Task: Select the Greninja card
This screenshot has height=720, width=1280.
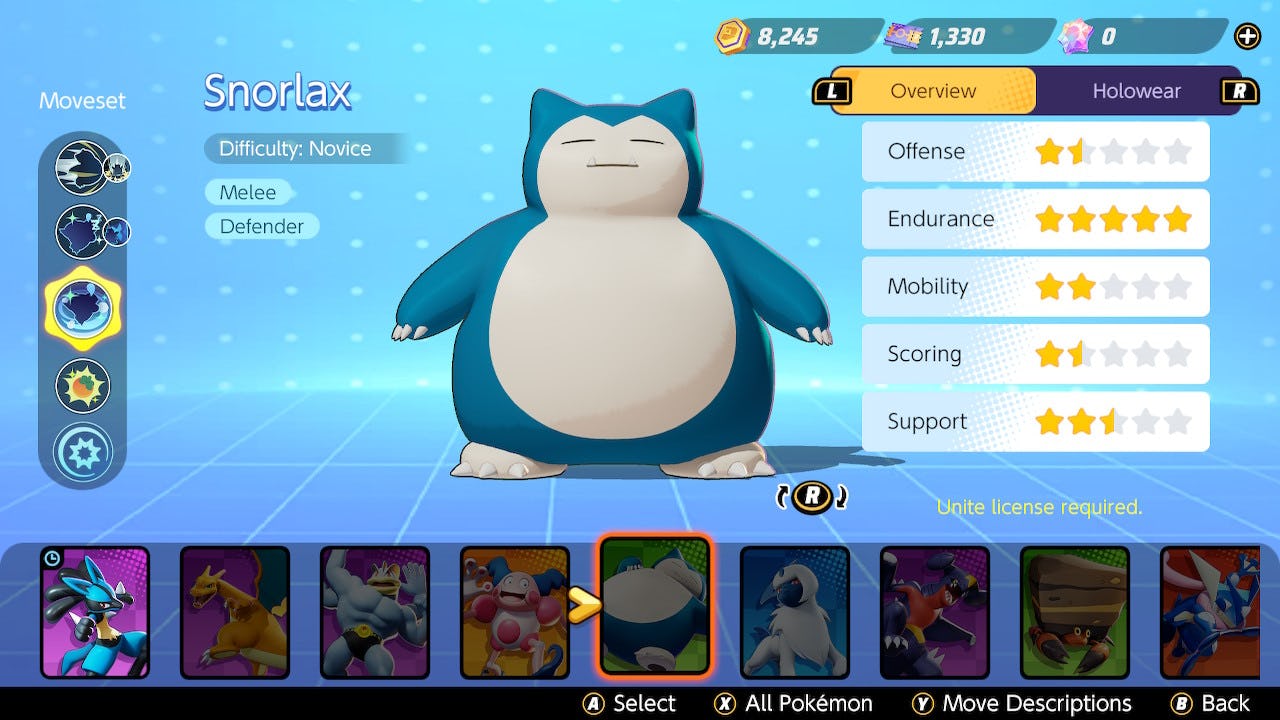Action: (1210, 611)
